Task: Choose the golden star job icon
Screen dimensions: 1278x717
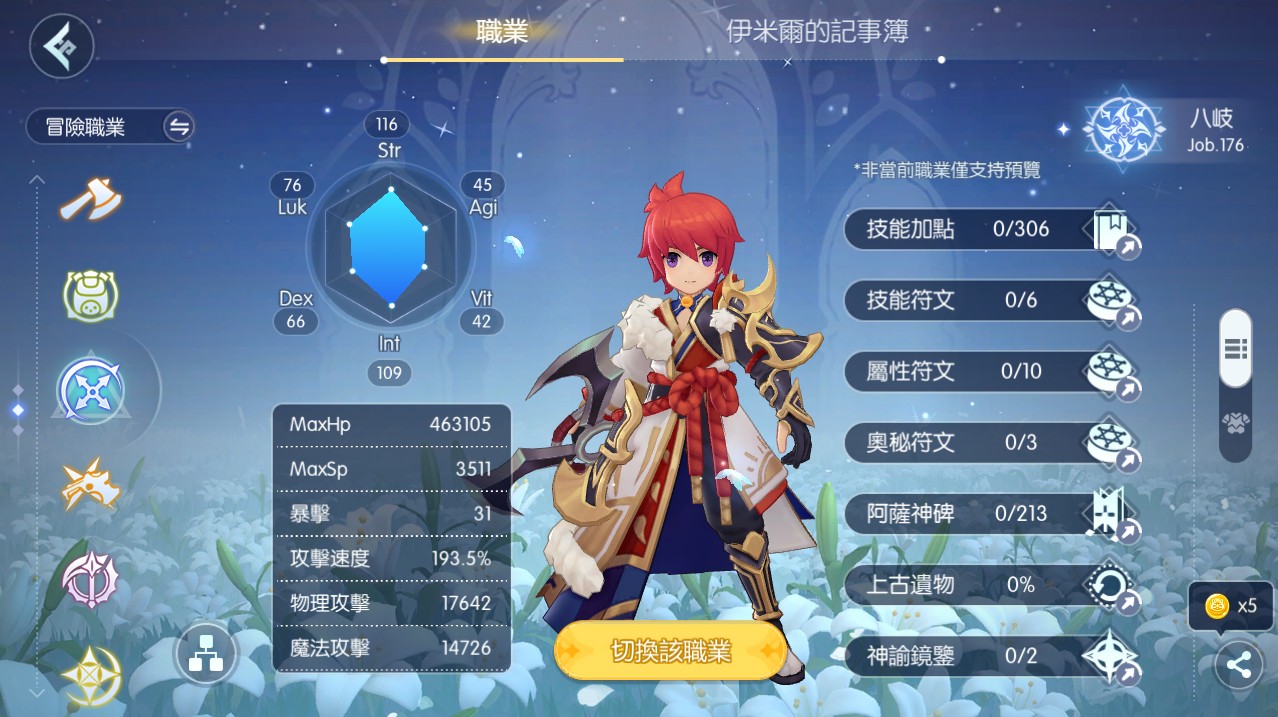Action: pos(90,675)
